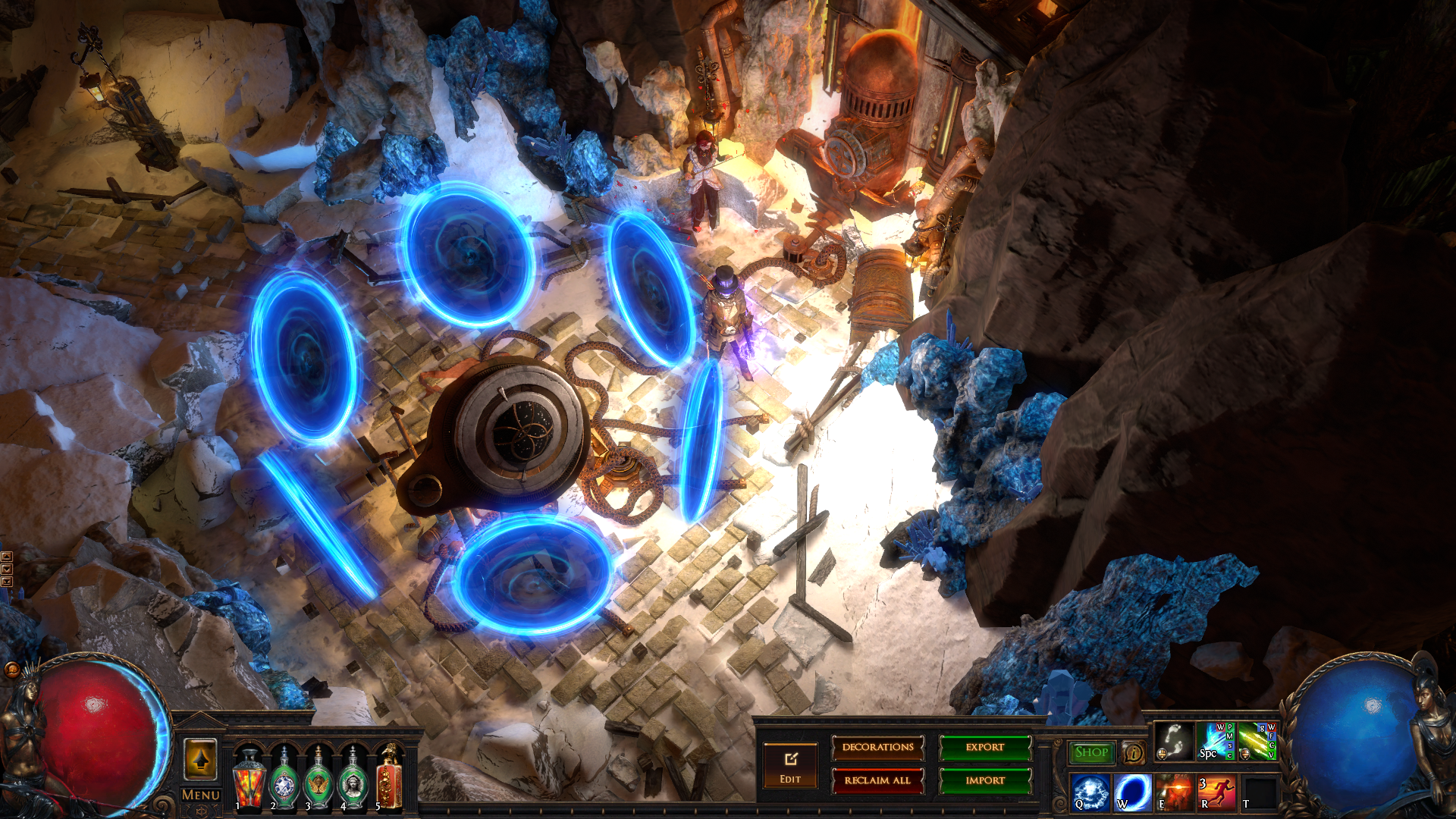This screenshot has height=819, width=1456.
Task: Click the Reclaim All button
Action: click(x=877, y=780)
